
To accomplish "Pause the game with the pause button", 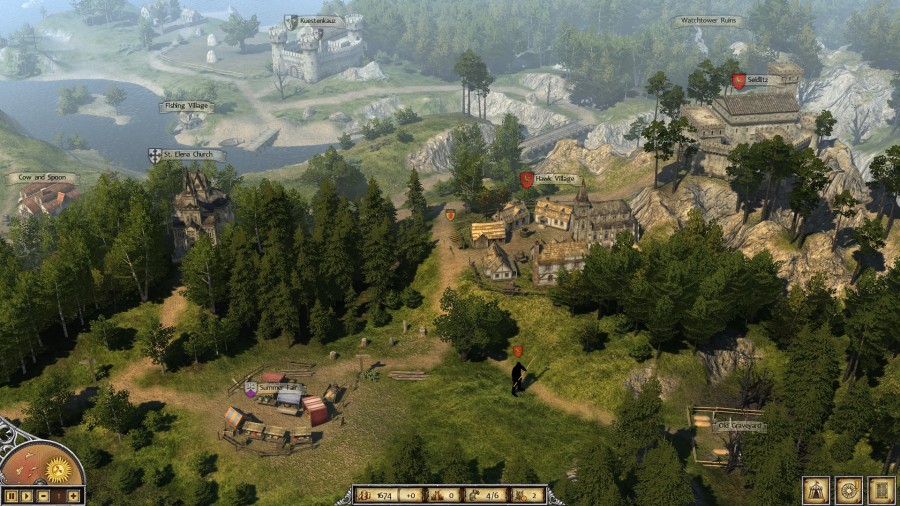I will tap(11, 496).
